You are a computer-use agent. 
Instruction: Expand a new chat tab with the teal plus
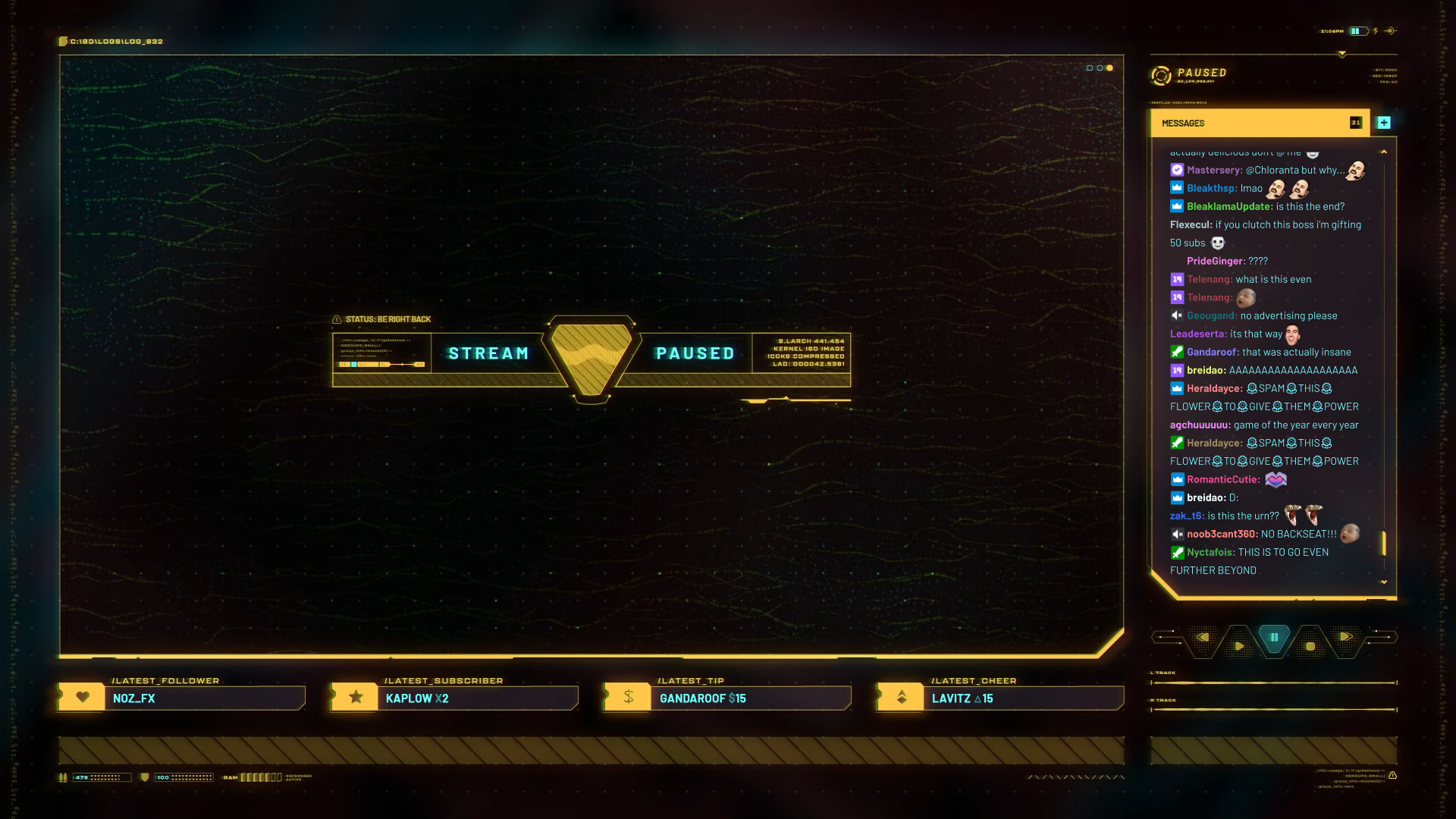coord(1383,121)
